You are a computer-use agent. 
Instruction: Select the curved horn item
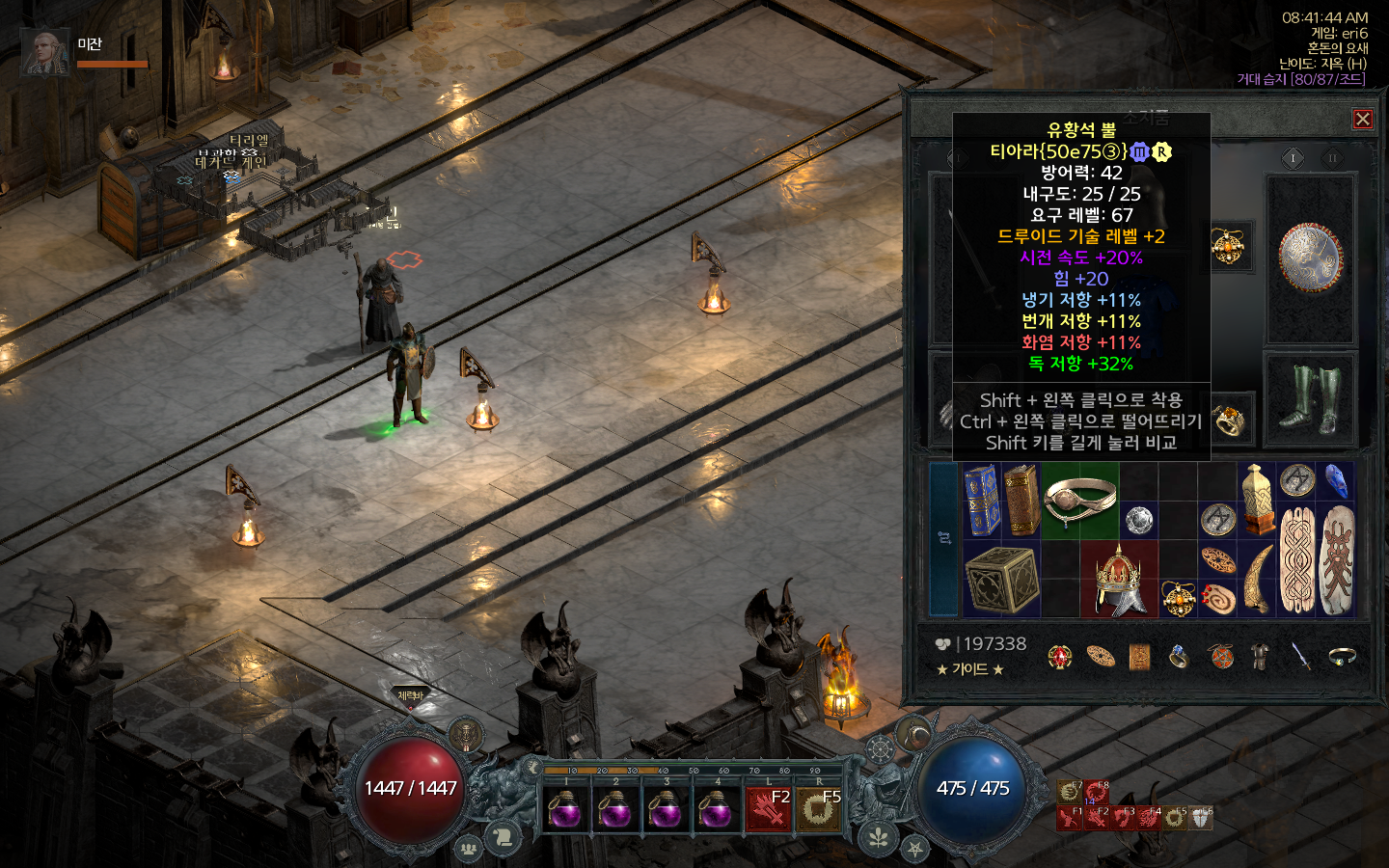[x=1257, y=579]
